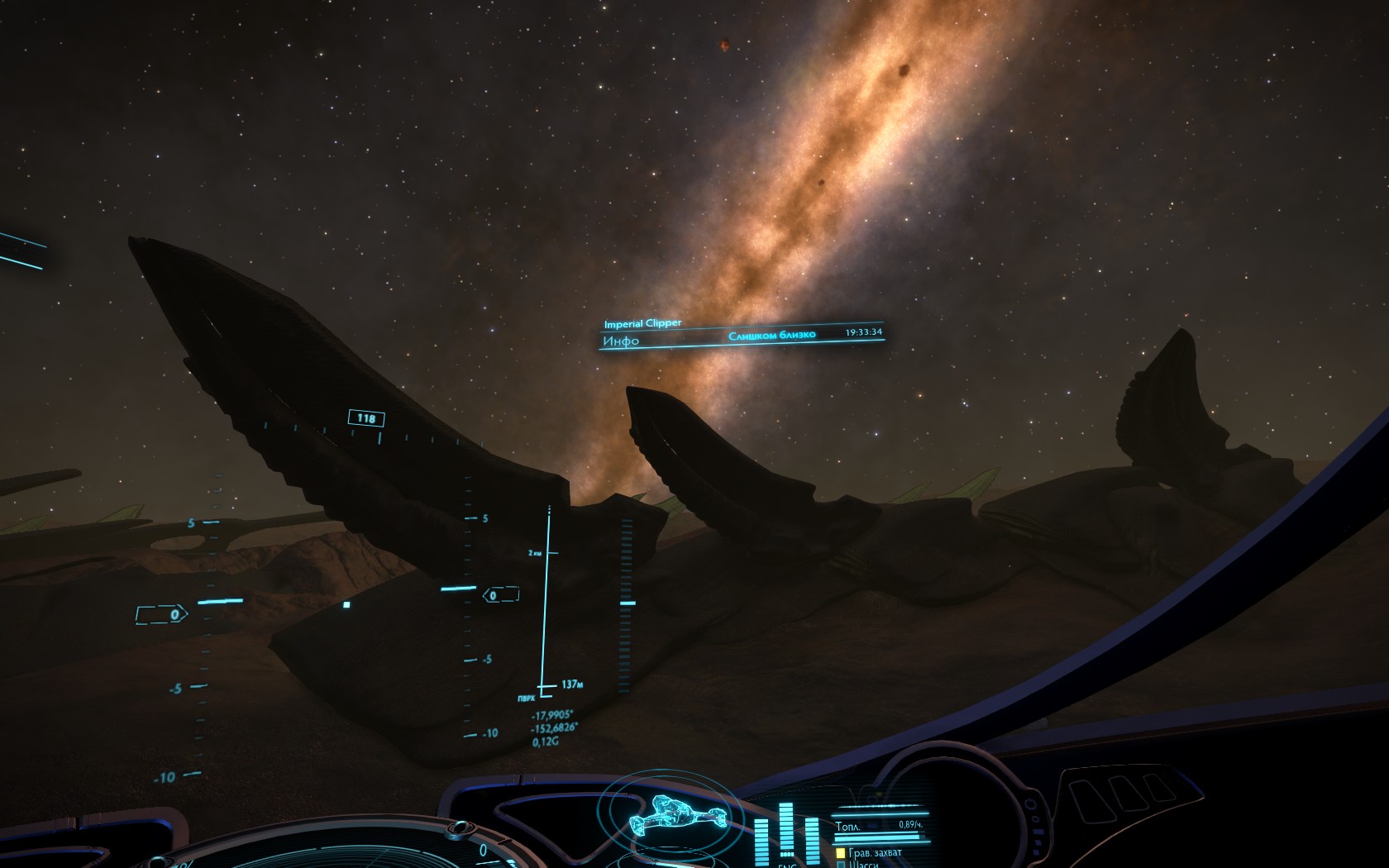This screenshot has width=1389, height=868.
Task: Open the Инфо target details
Action: click(x=622, y=341)
